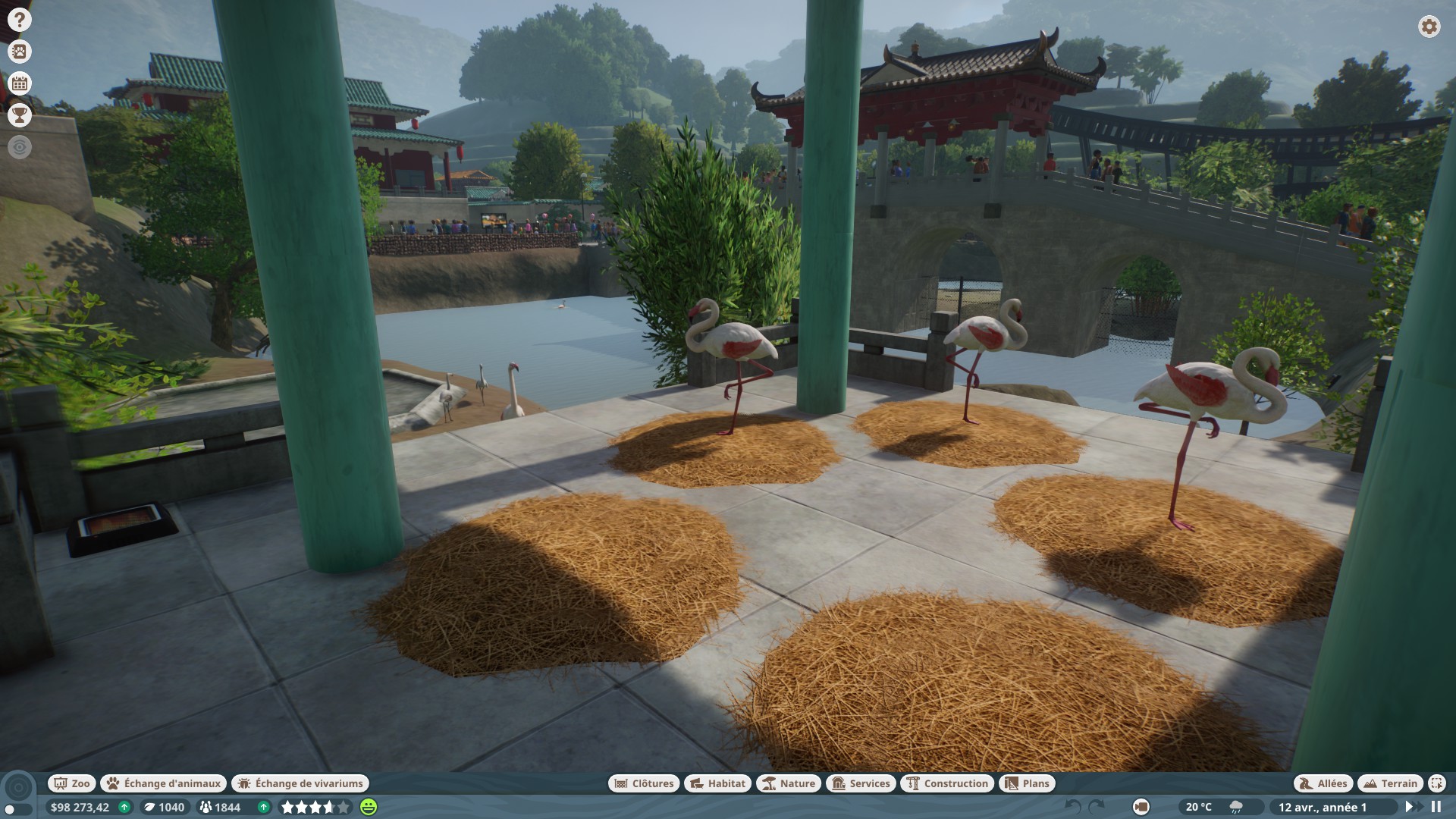Pause the game time
This screenshot has width=1456, height=819.
[1436, 807]
